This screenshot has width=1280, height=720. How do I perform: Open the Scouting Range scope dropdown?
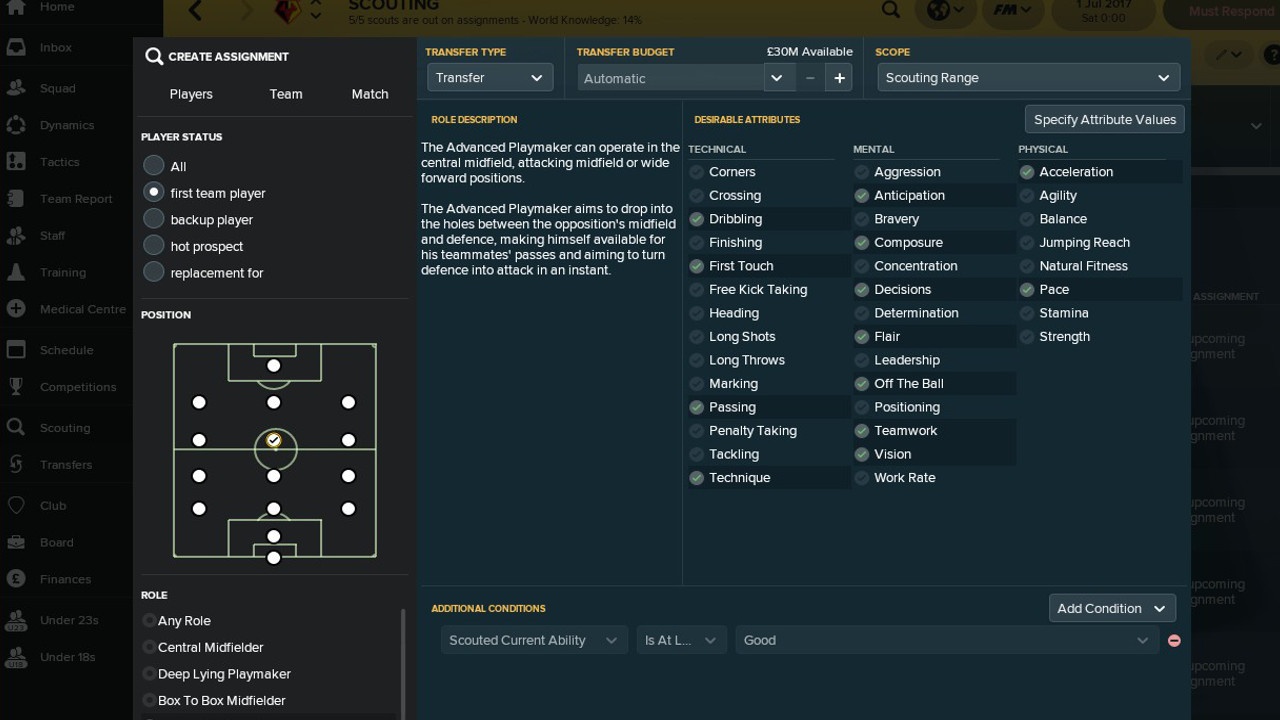tap(1028, 78)
